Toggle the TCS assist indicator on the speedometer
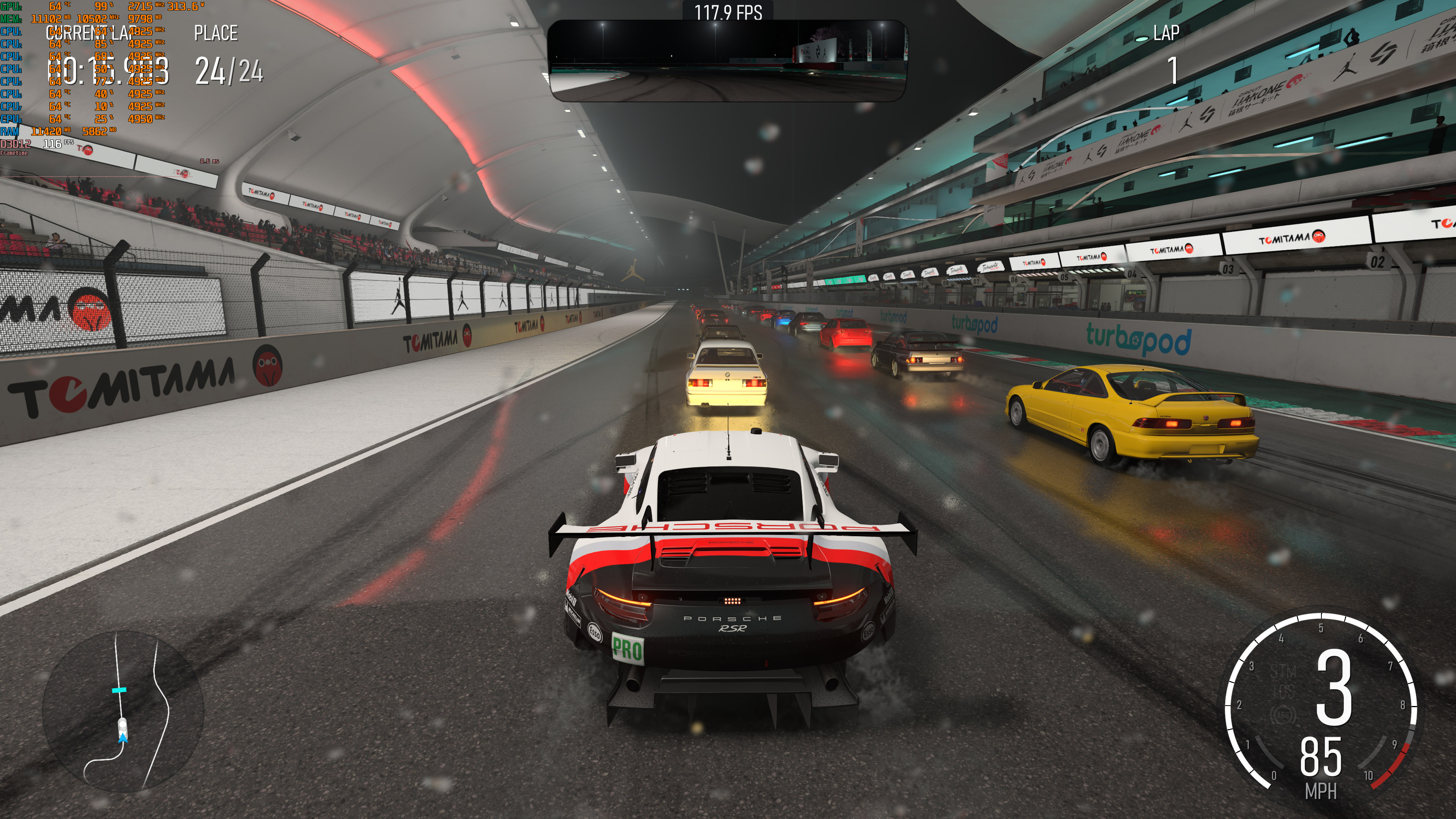Image resolution: width=1456 pixels, height=819 pixels. 1283,692
